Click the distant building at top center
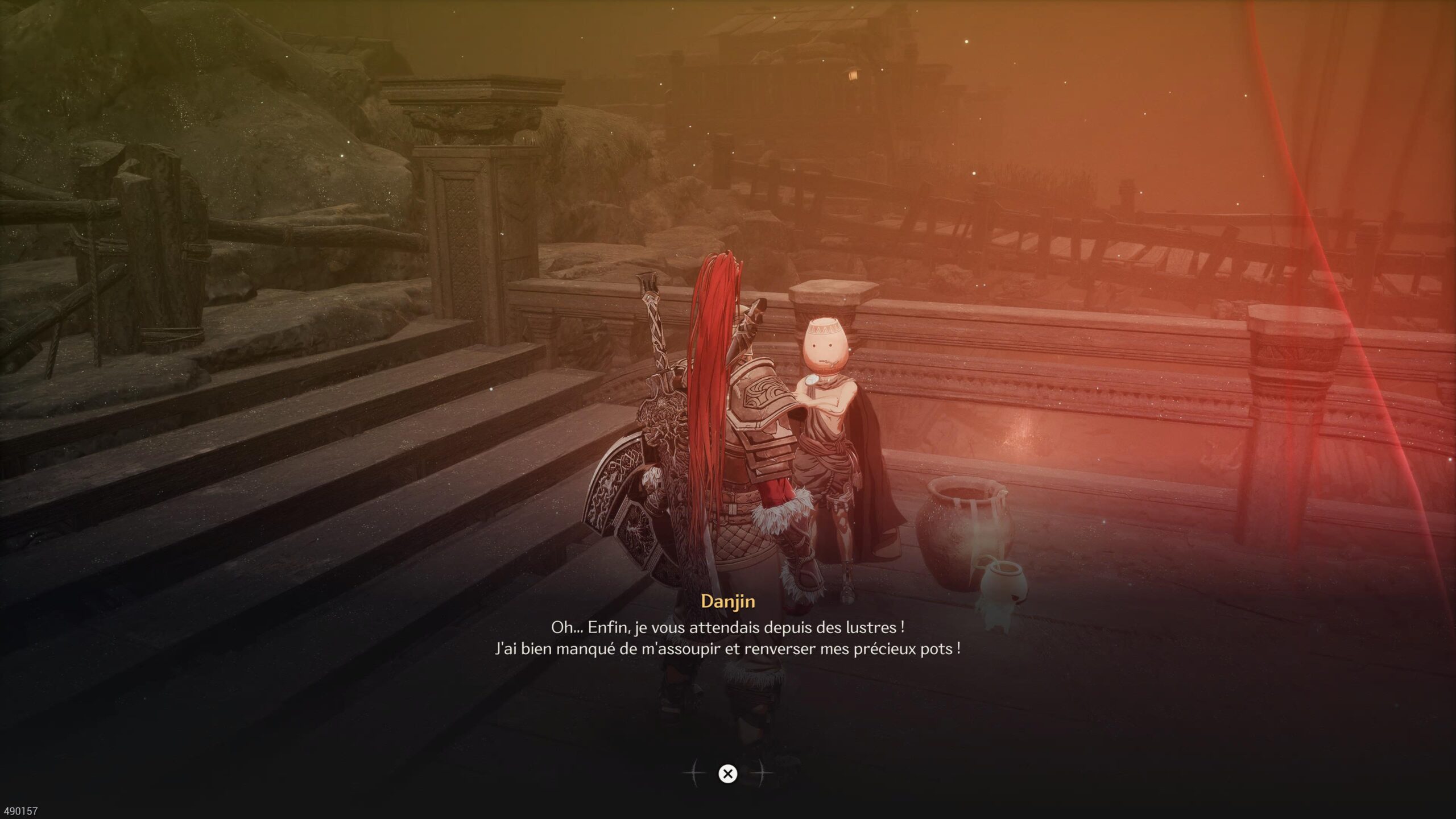 pyautogui.click(x=813, y=40)
